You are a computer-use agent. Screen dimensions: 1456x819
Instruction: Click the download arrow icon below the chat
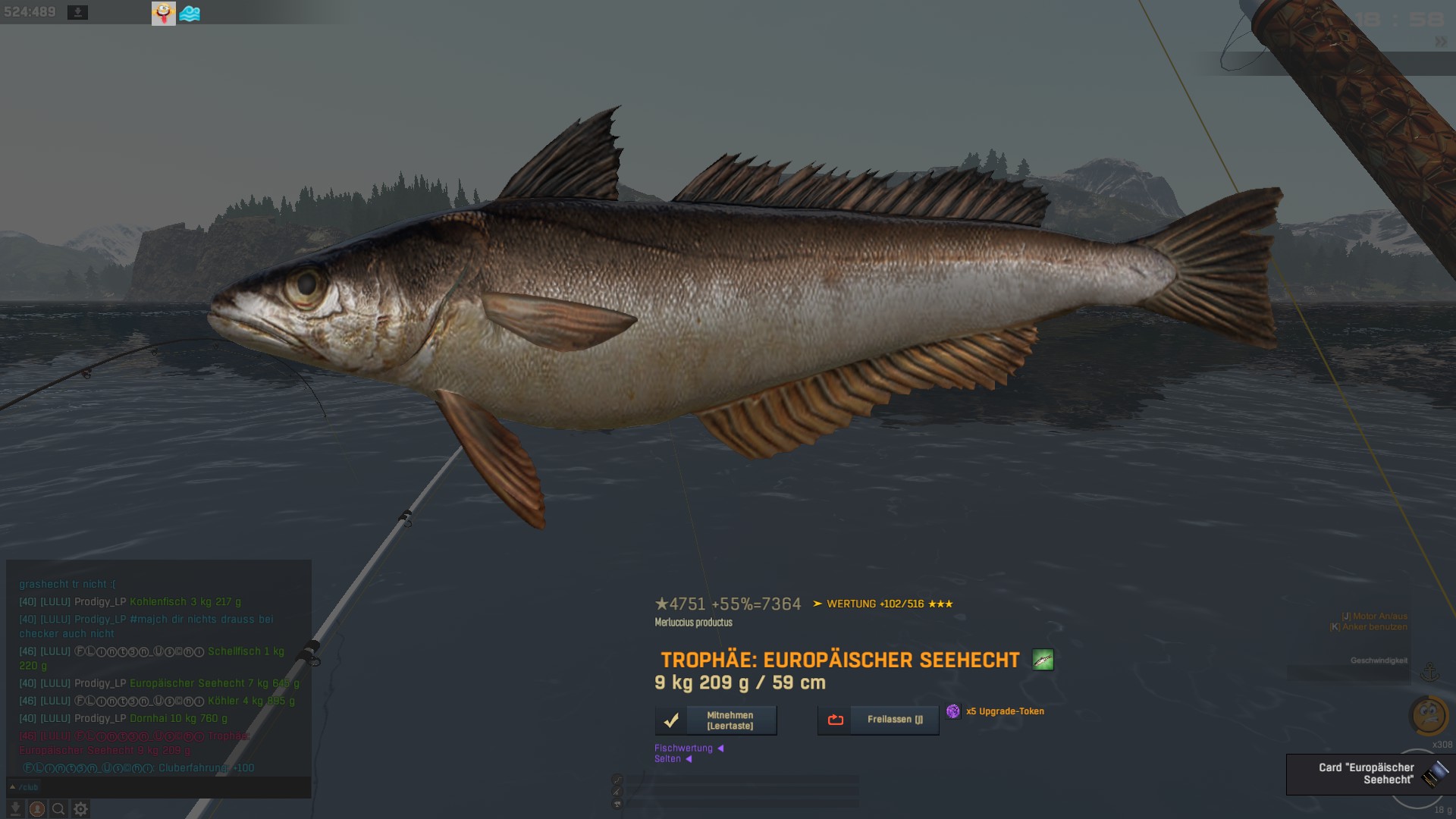pyautogui.click(x=15, y=809)
